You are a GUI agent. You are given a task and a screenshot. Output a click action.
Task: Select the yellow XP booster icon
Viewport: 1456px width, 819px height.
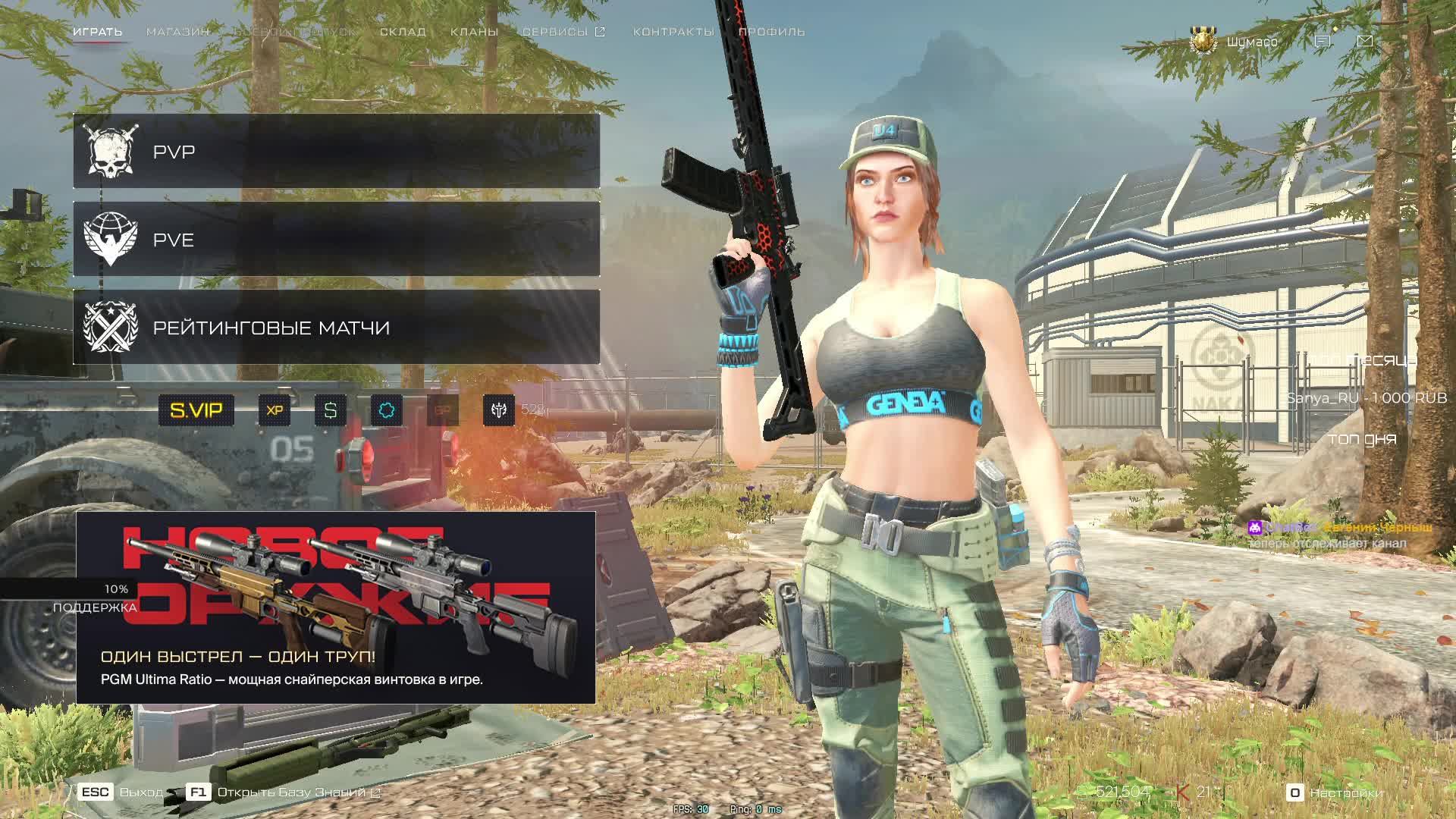click(275, 410)
